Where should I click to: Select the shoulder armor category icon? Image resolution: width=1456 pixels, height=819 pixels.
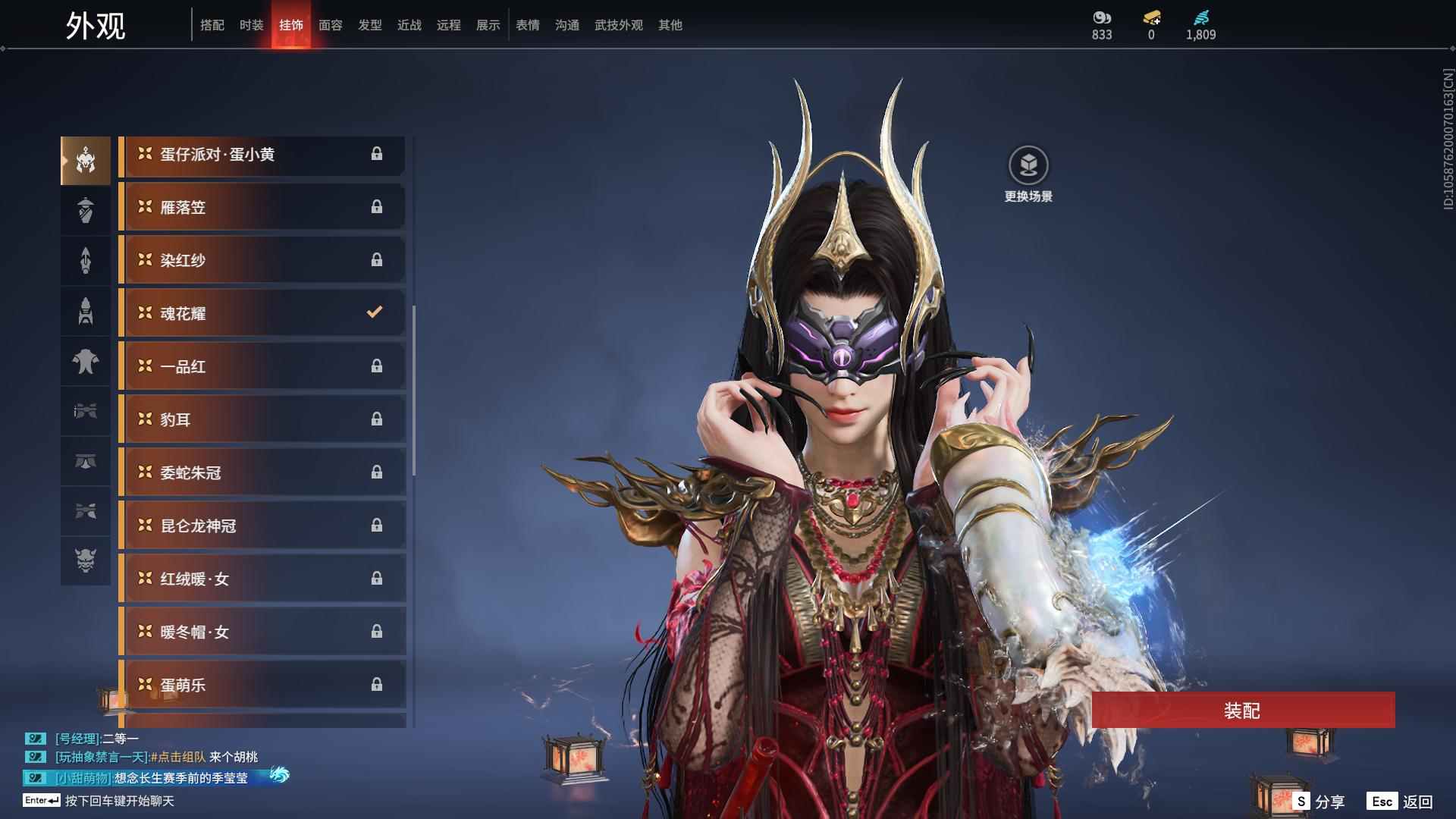coord(86,362)
